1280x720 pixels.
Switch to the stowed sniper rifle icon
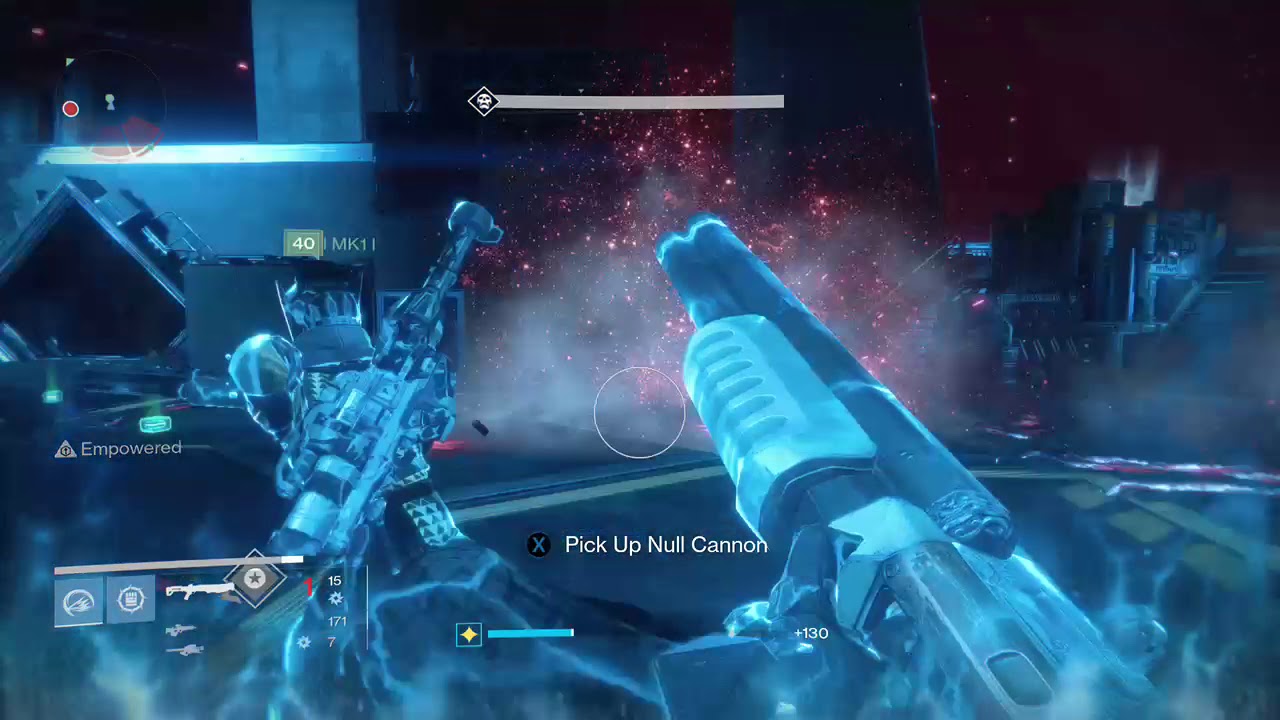(181, 631)
